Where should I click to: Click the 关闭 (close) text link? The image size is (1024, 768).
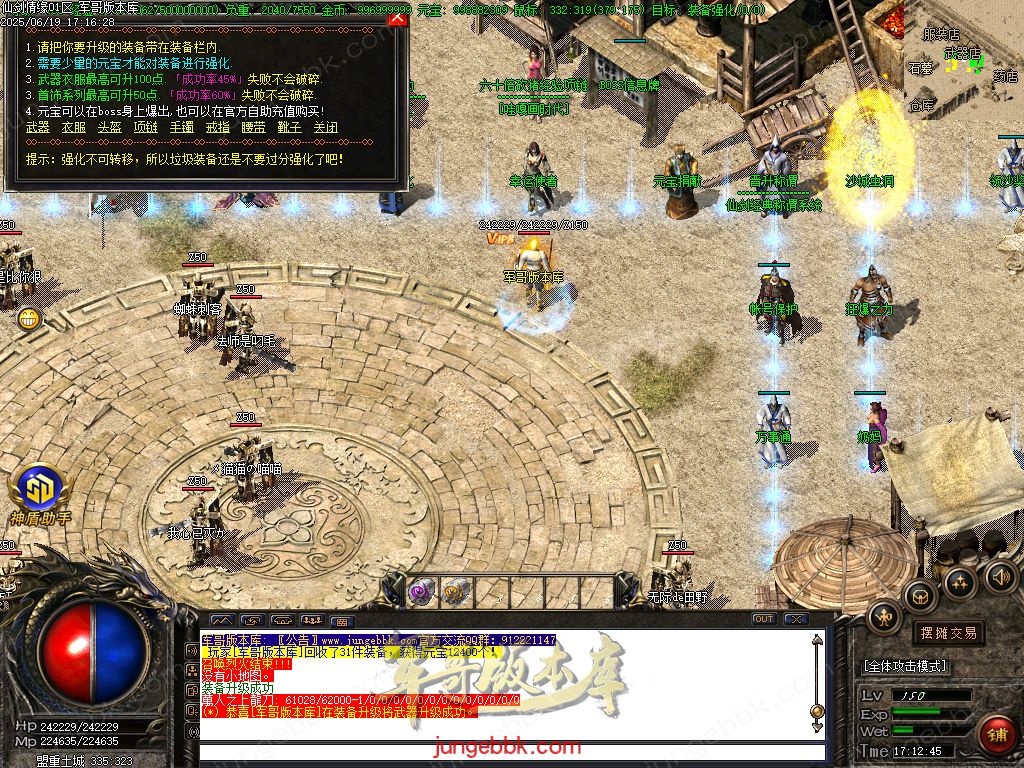pyautogui.click(x=325, y=128)
